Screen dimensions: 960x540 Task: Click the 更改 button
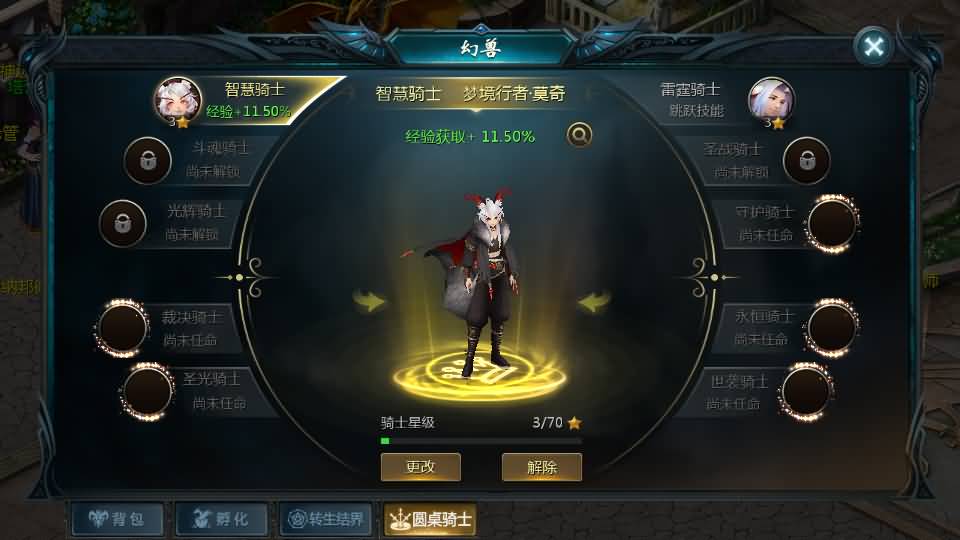tap(420, 467)
